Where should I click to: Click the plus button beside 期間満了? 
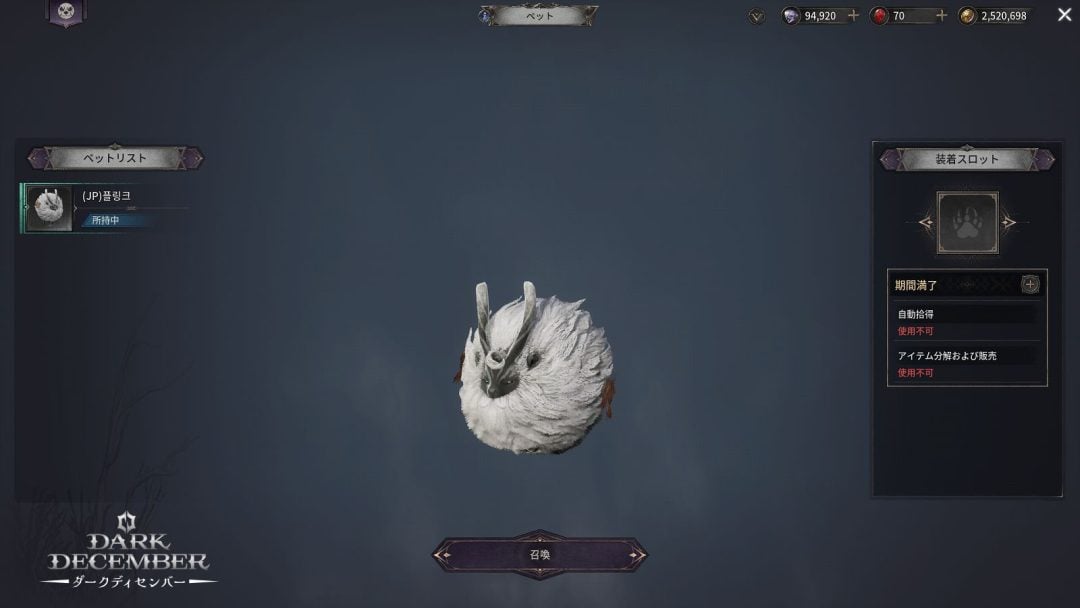1030,285
